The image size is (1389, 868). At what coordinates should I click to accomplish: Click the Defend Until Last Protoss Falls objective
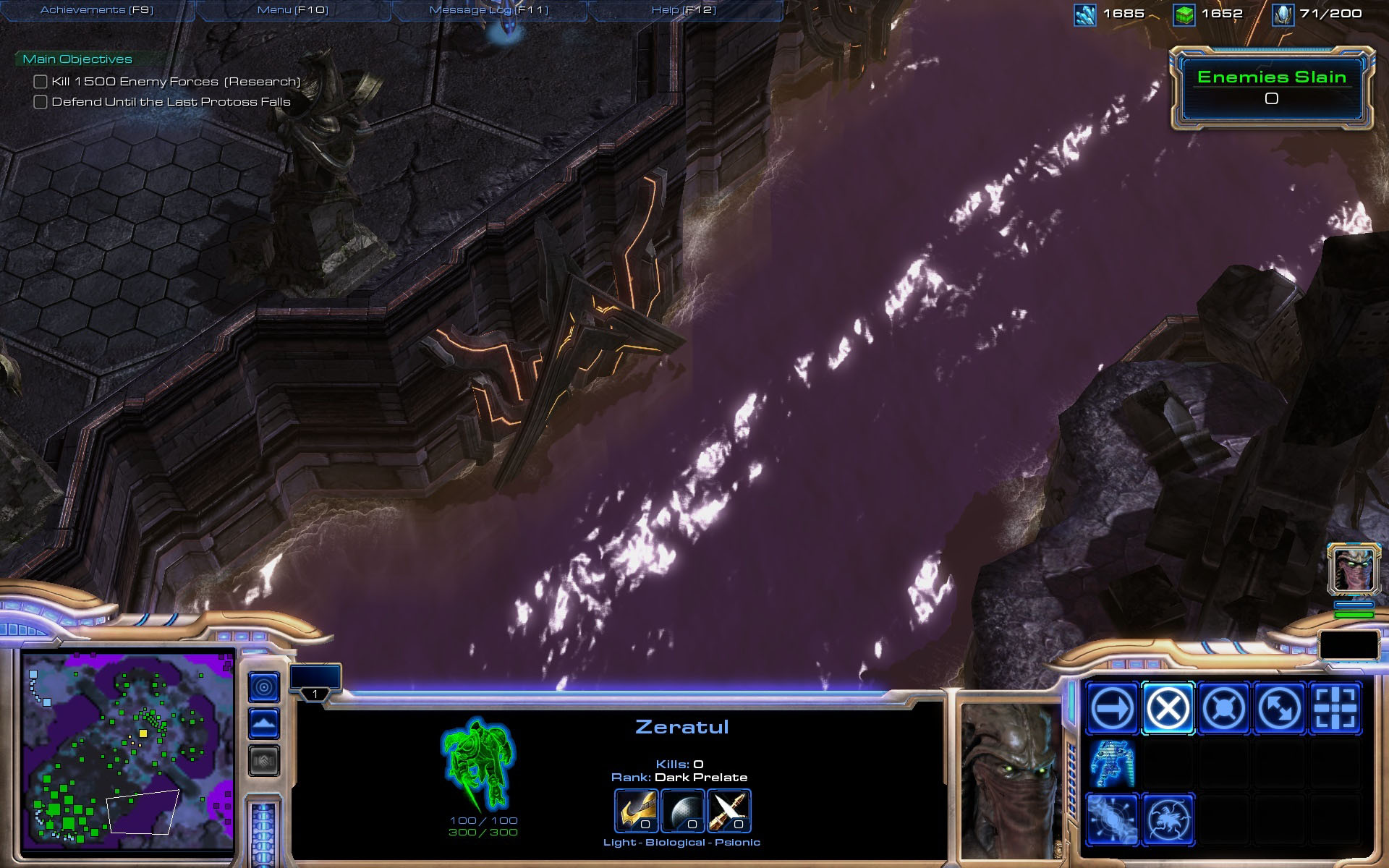[171, 102]
